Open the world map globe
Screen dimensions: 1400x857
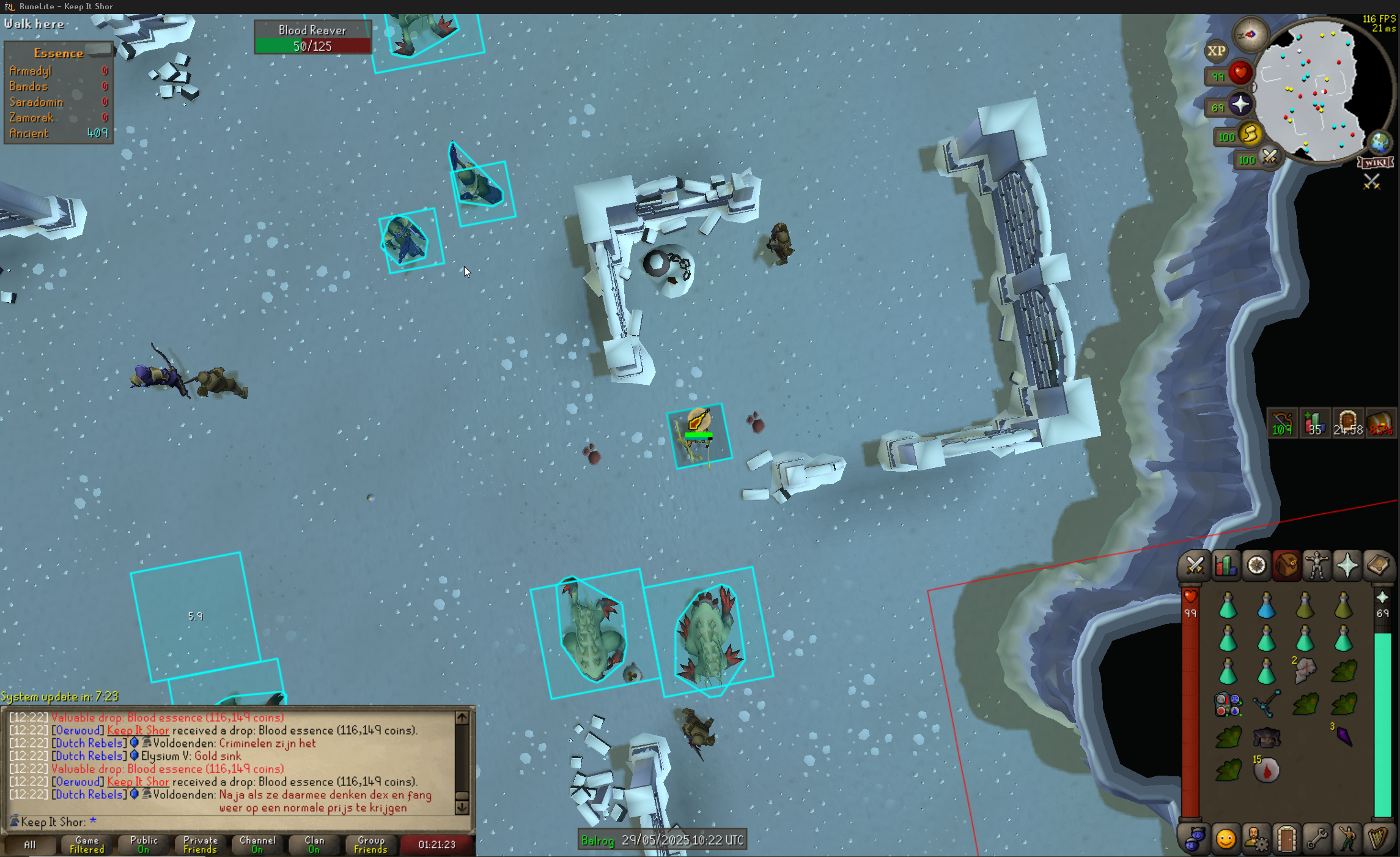click(x=1379, y=143)
